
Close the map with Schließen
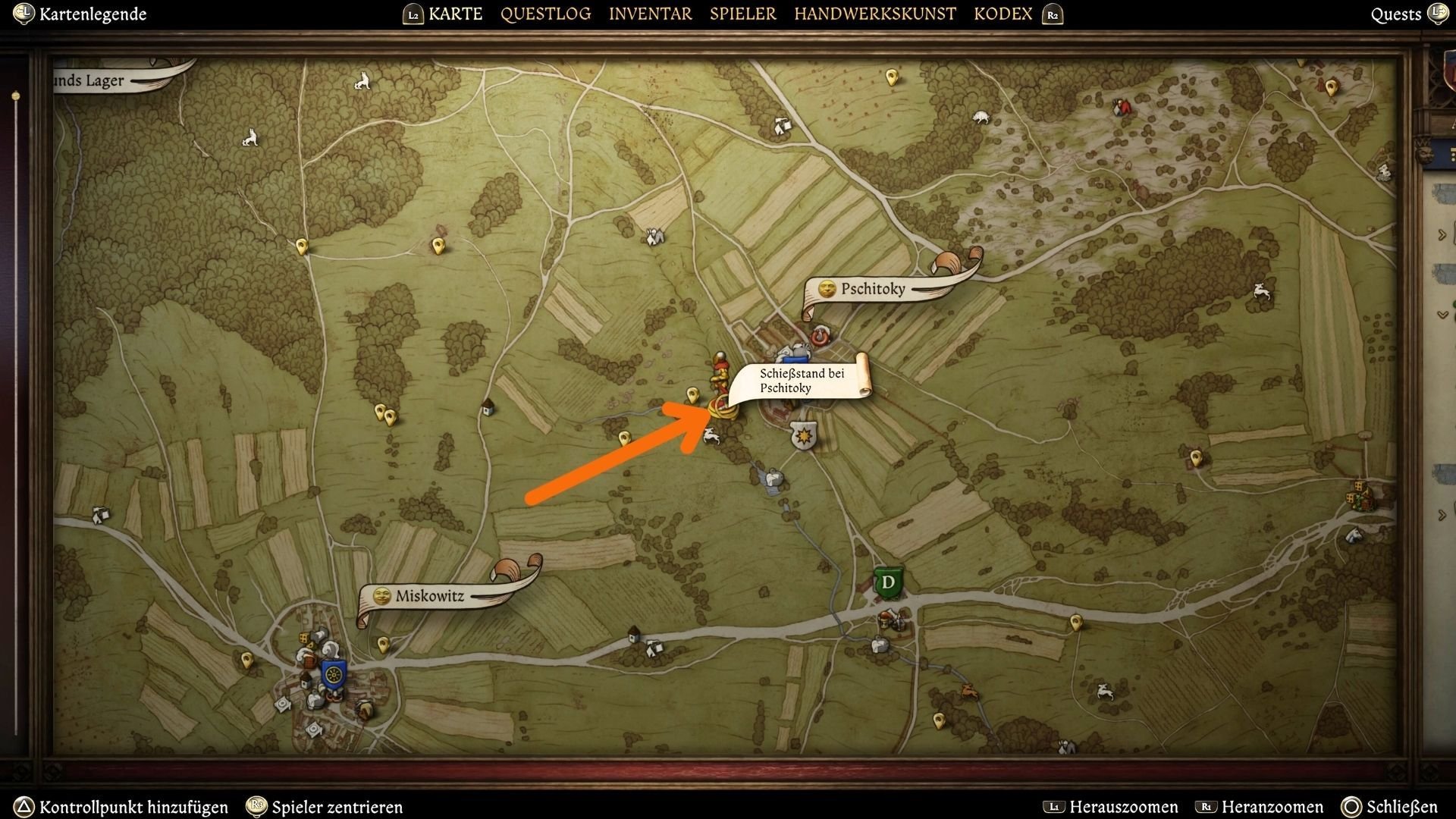click(1401, 807)
